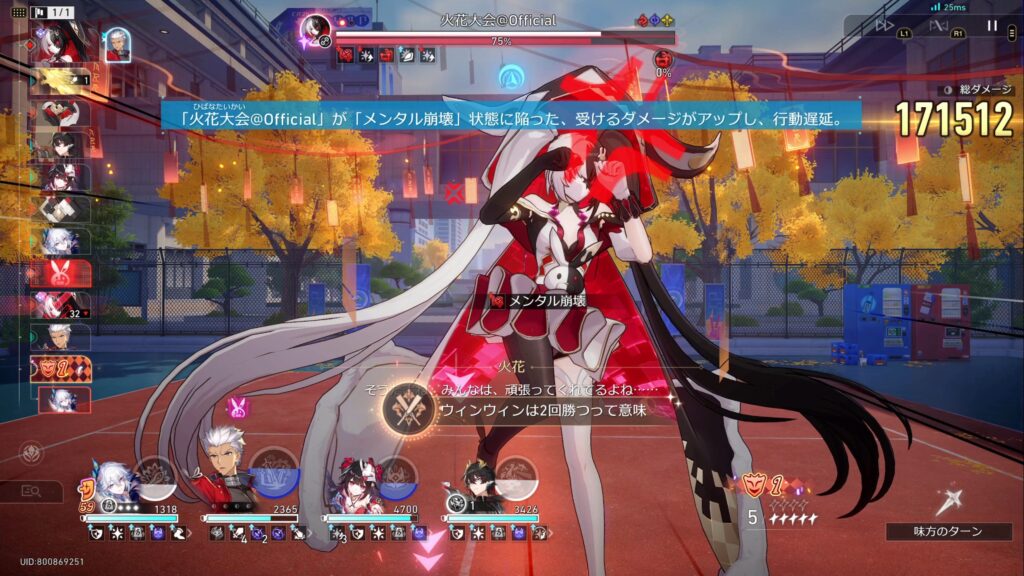Image resolution: width=1024 pixels, height=576 pixels.
Task: View the Mental Breakdown status label
Action: 540,300
